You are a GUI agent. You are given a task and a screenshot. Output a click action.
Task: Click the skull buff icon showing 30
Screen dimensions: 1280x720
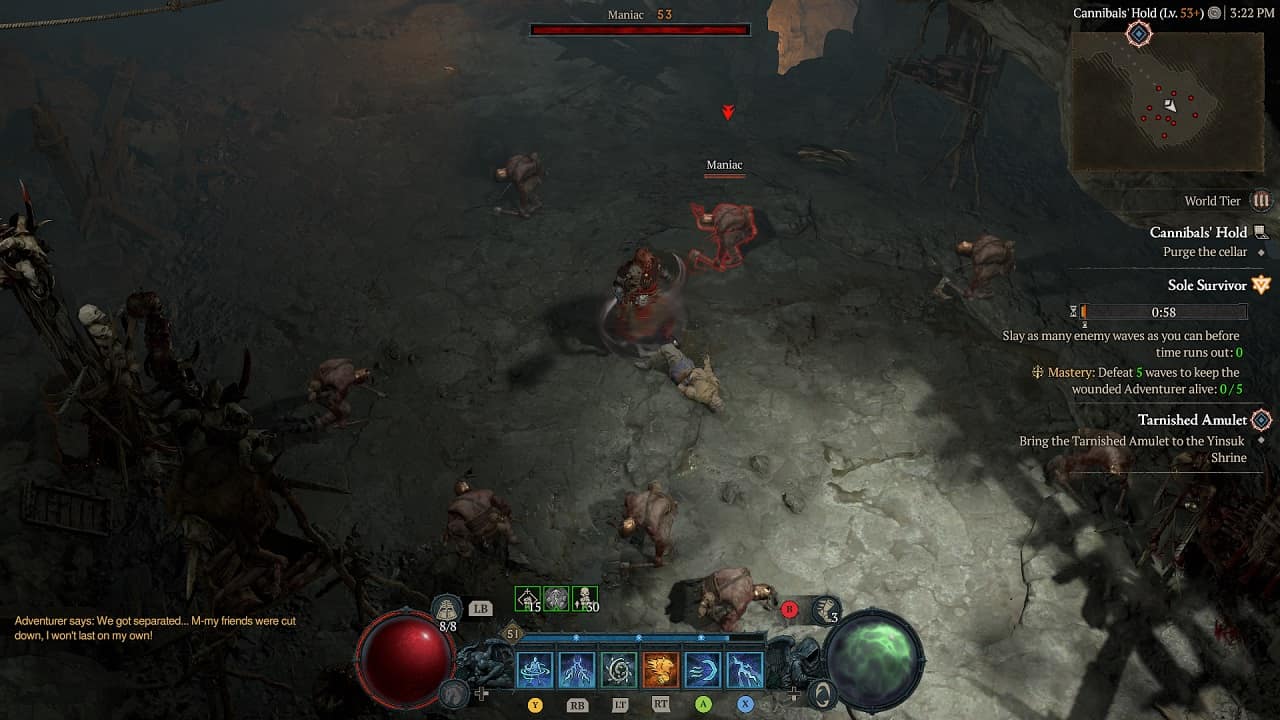click(x=585, y=599)
